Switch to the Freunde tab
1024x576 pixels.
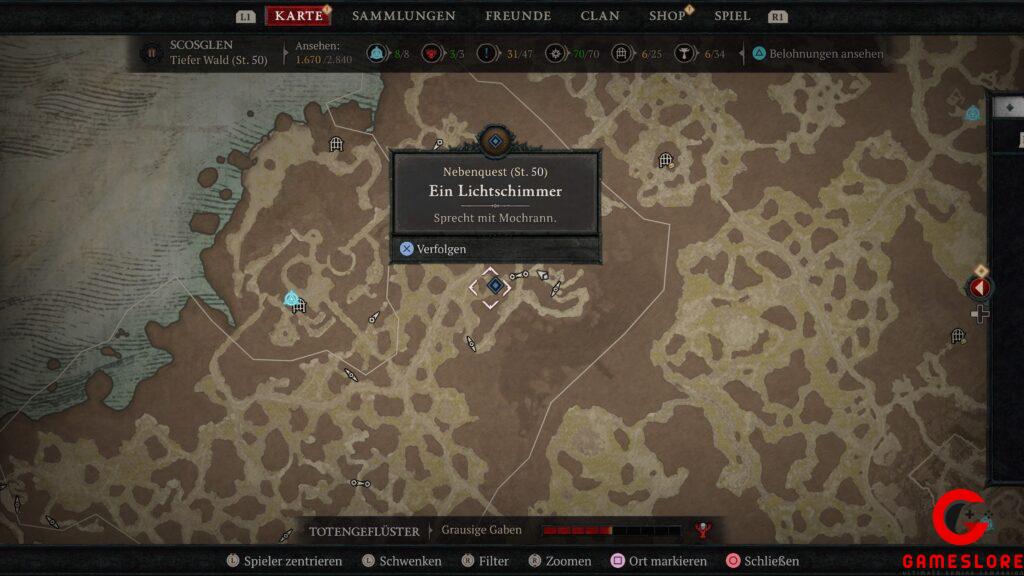pyautogui.click(x=518, y=16)
